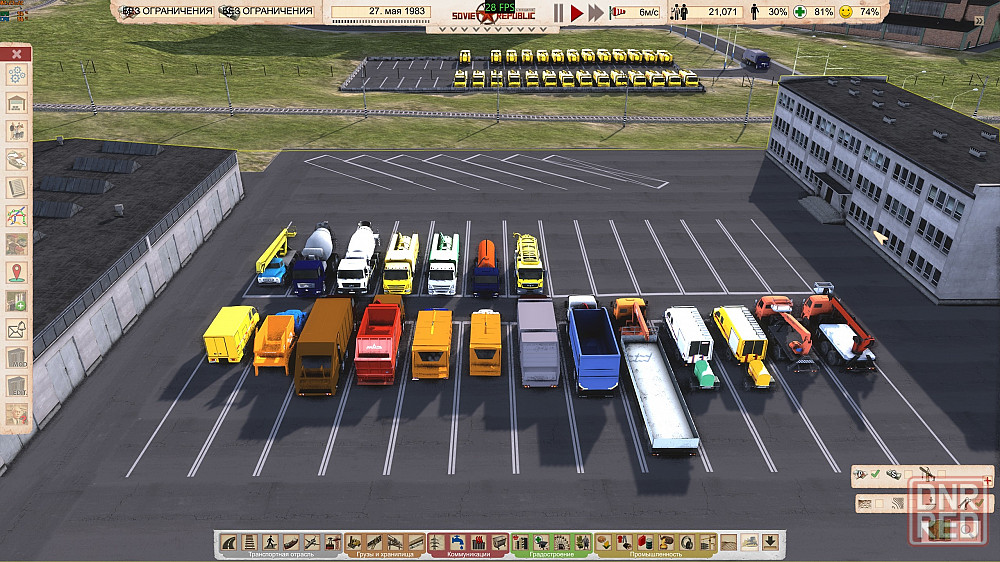The image size is (1000, 562).
Task: Open the red-and-blue barrels industry tool
Action: point(645,542)
